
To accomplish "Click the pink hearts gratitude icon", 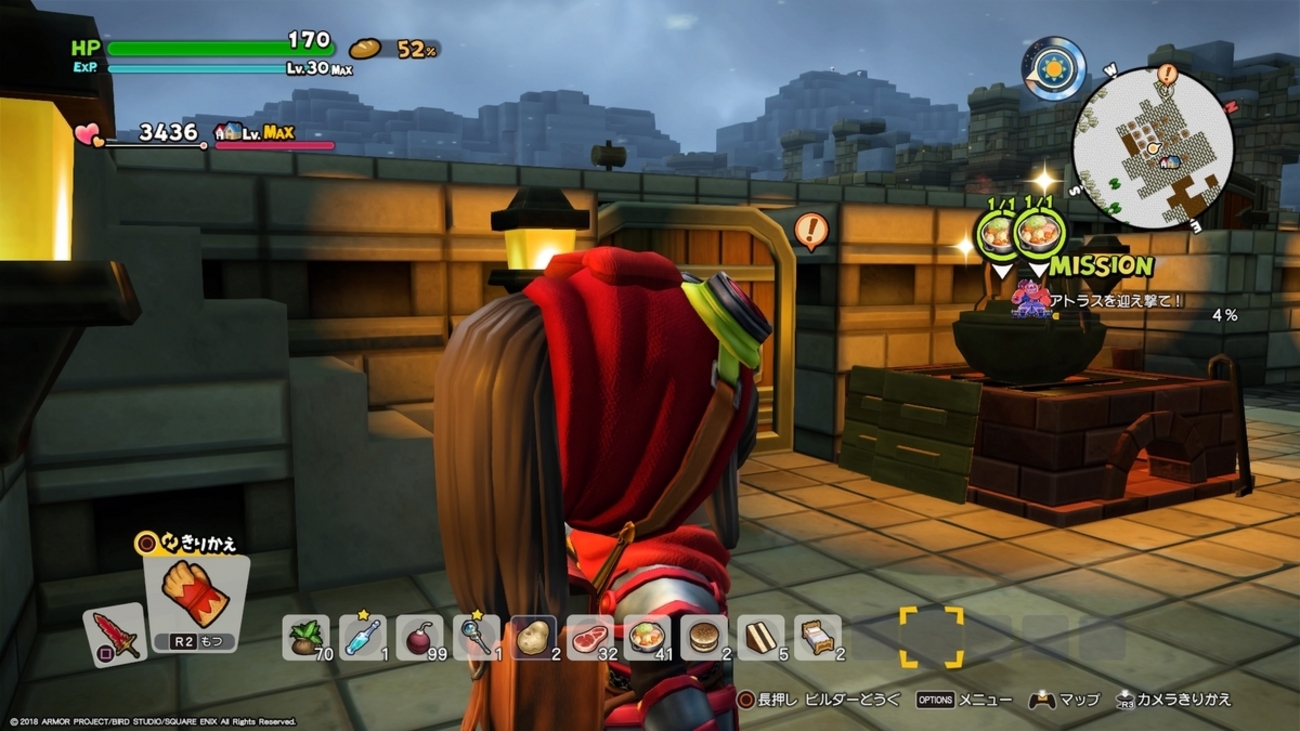I will 88,134.
